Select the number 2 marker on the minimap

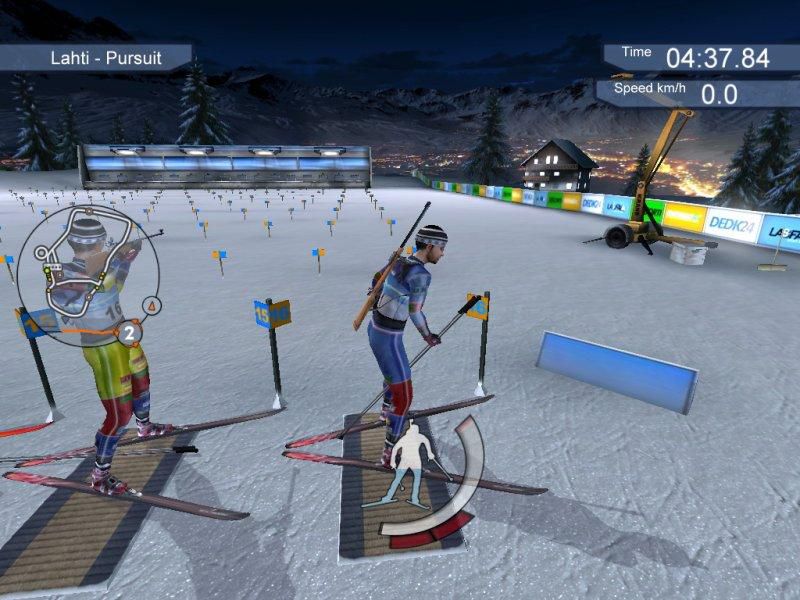coord(130,332)
